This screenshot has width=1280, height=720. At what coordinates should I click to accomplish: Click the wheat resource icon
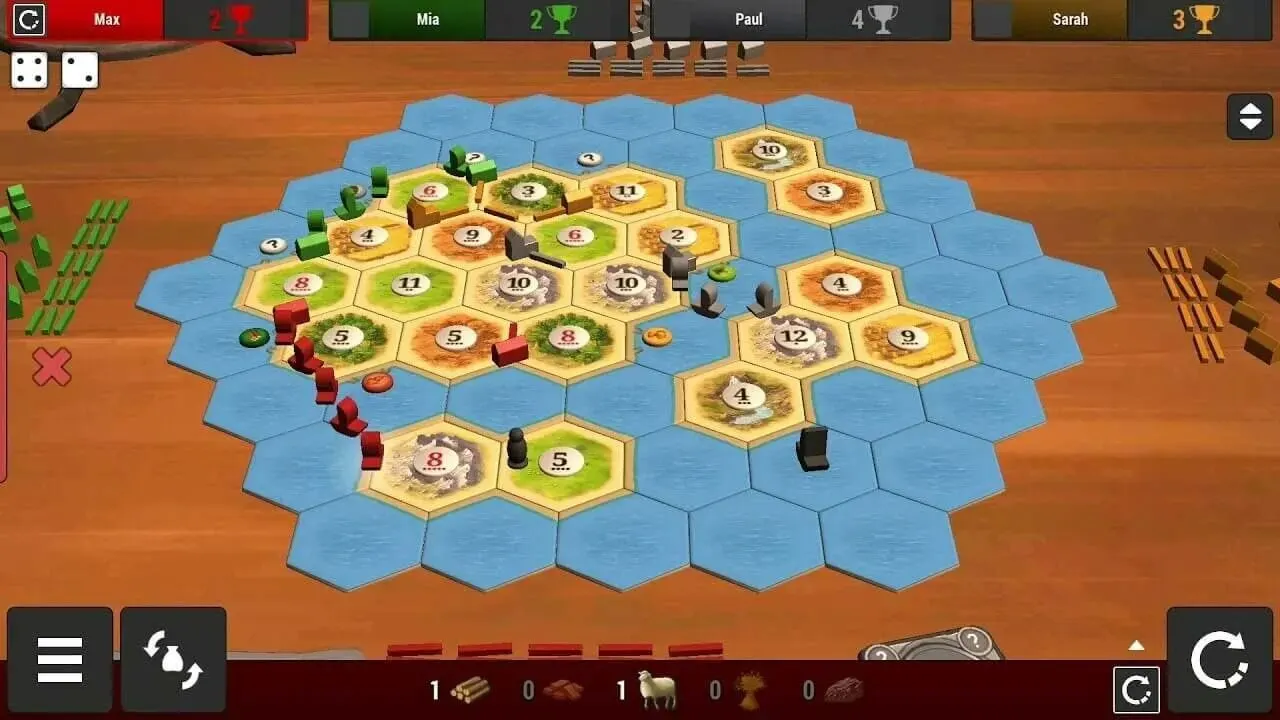pos(748,691)
